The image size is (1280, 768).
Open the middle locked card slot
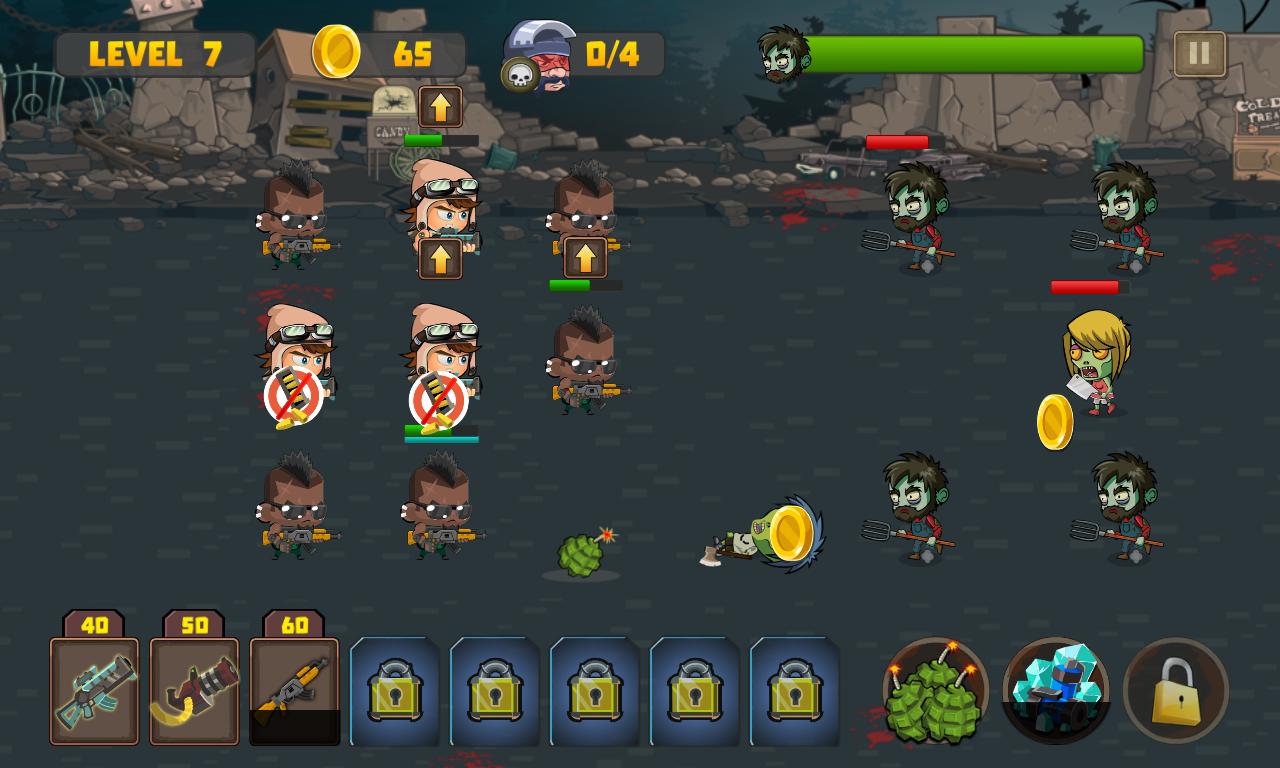[594, 690]
